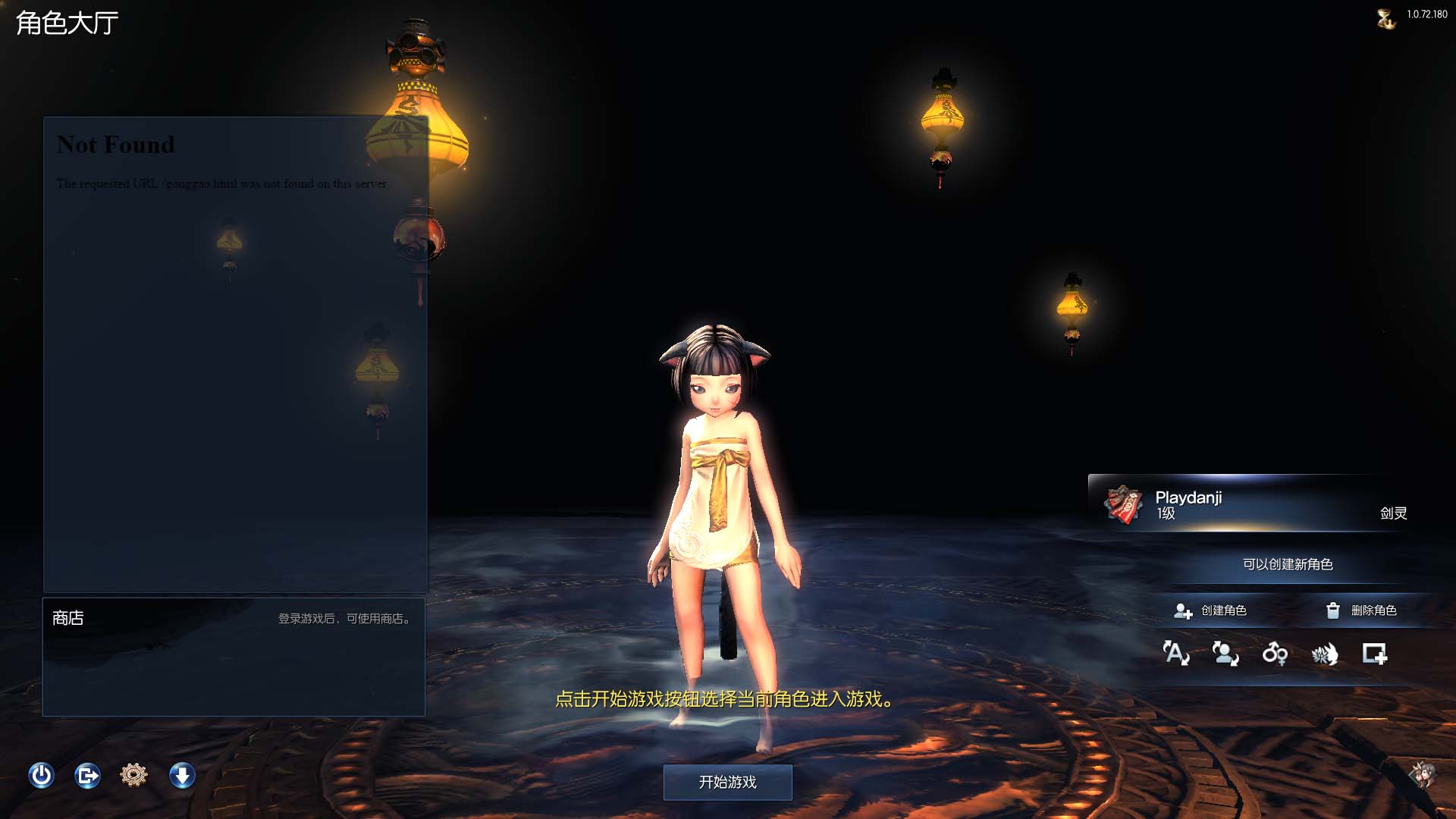Select the Playdanji character card
Screen dimensions: 1456x819
click(1251, 504)
